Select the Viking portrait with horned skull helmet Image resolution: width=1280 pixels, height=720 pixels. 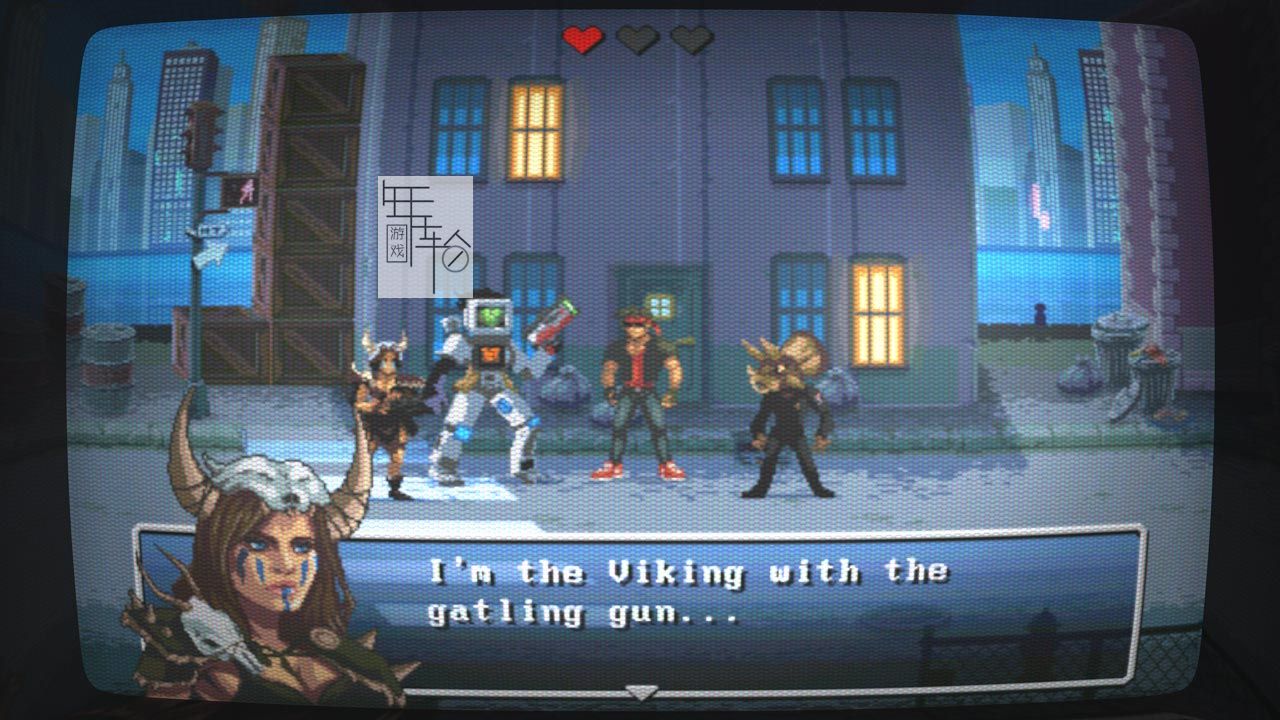270,550
